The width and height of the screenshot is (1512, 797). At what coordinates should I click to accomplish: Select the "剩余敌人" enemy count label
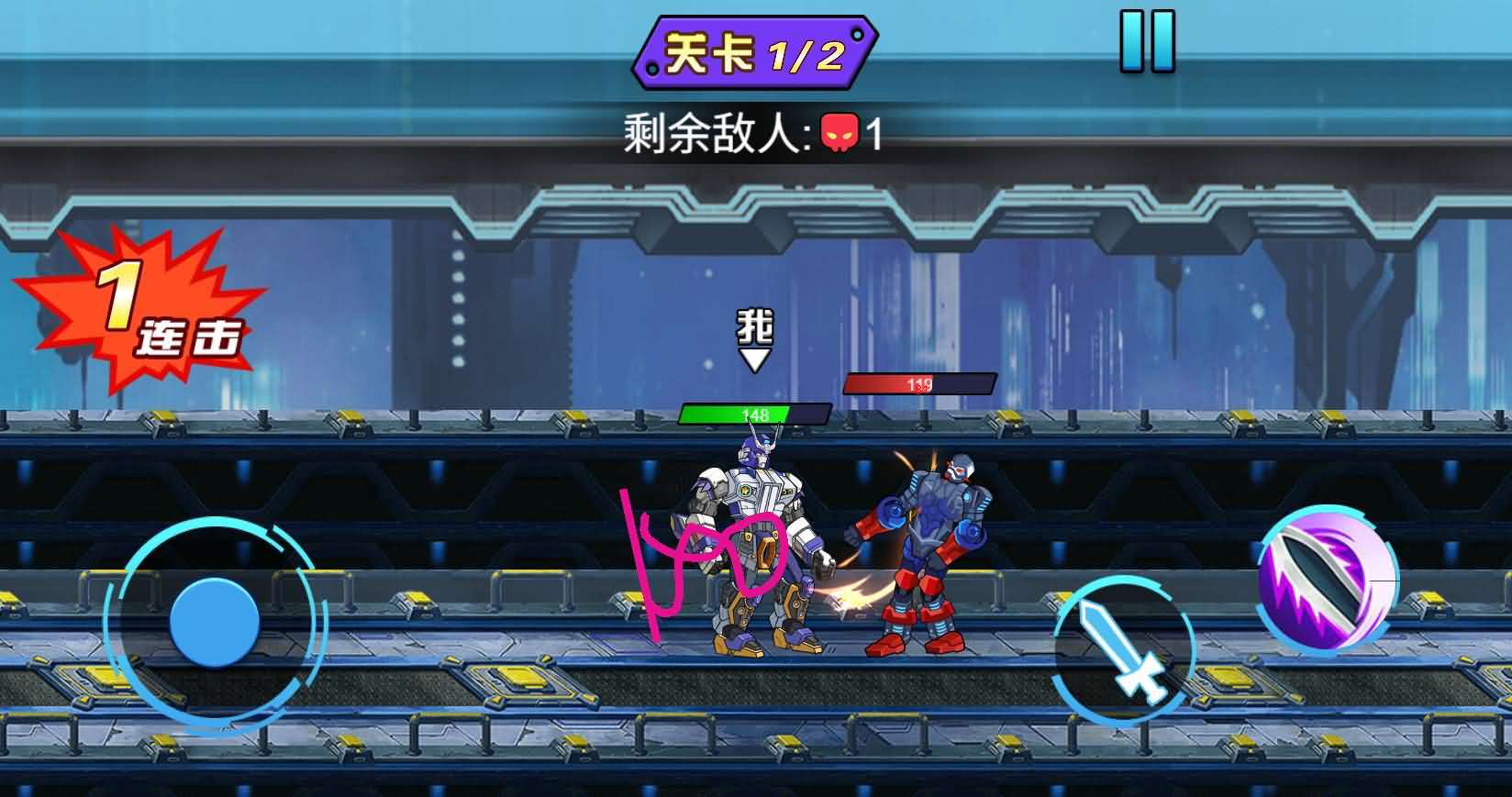pos(716,131)
